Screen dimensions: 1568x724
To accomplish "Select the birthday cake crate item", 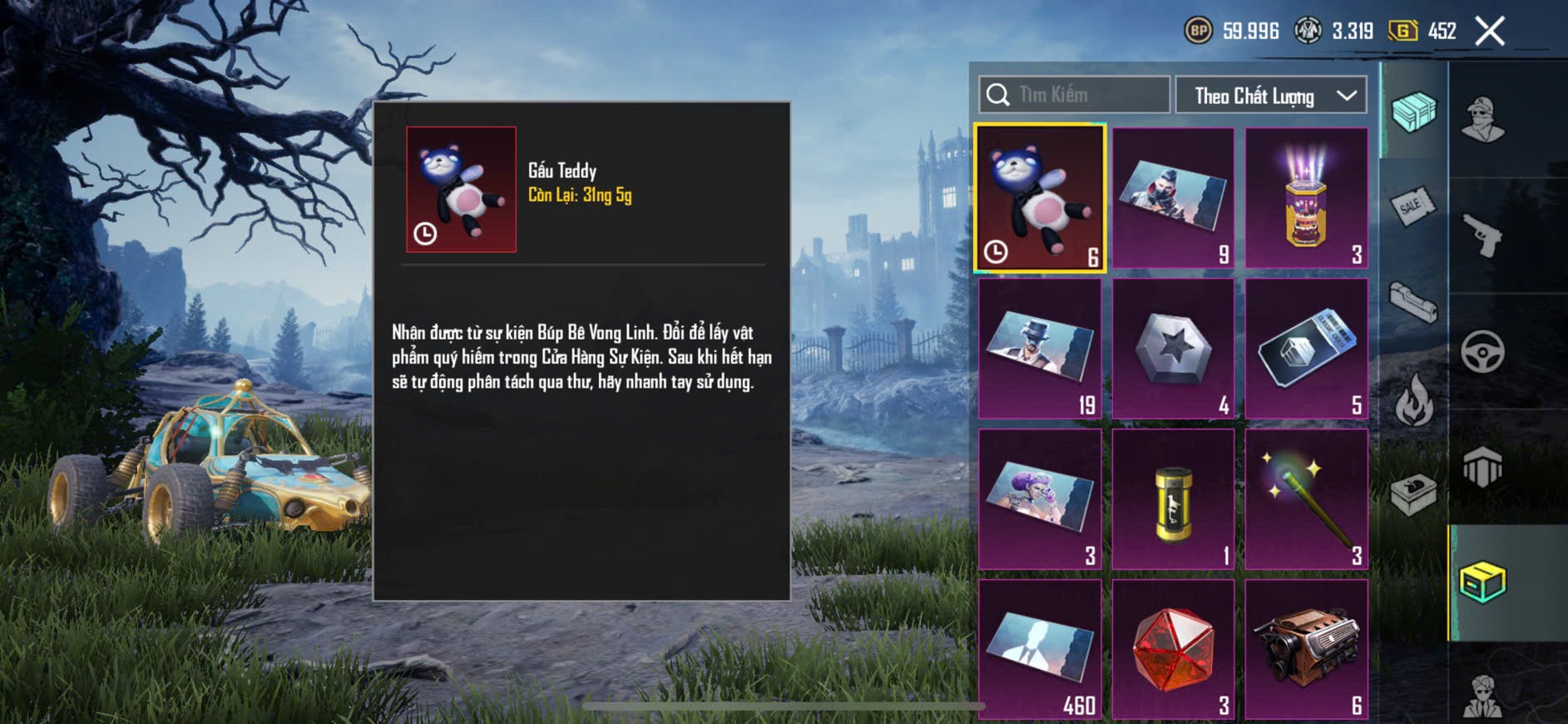I will [x=1306, y=198].
